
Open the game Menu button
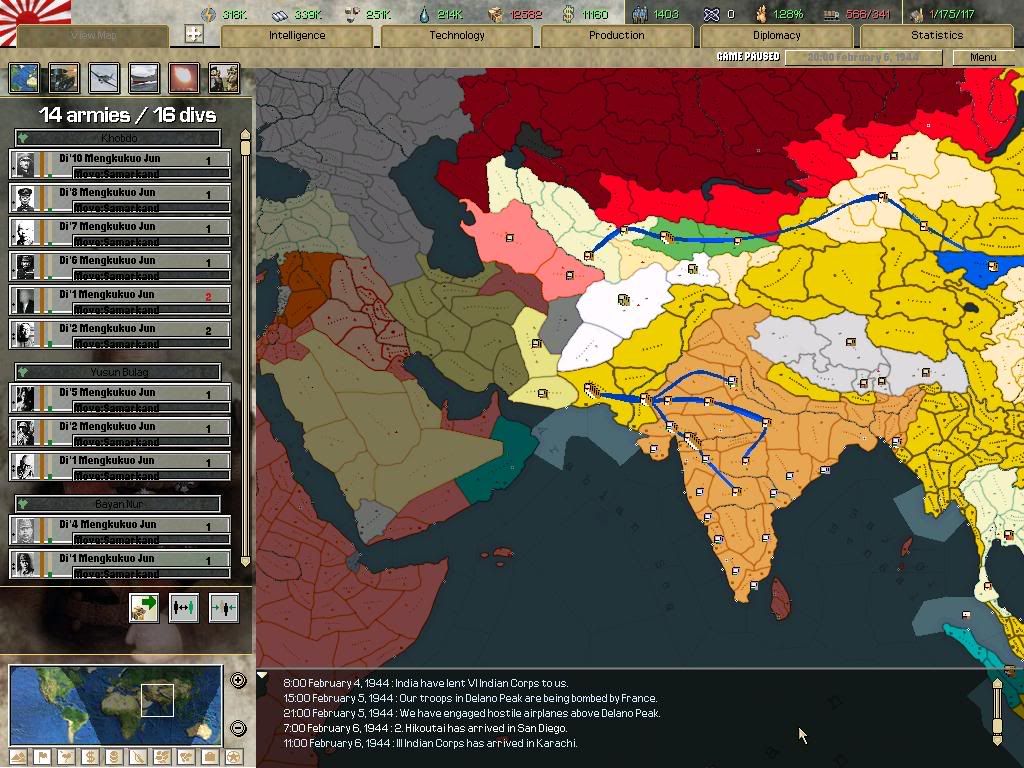(983, 57)
